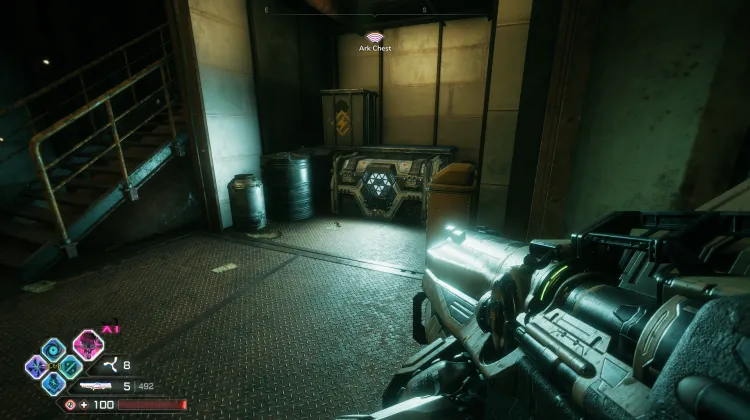Trigger the bottom blue ability diamond
The width and height of the screenshot is (750, 420).
[53, 383]
